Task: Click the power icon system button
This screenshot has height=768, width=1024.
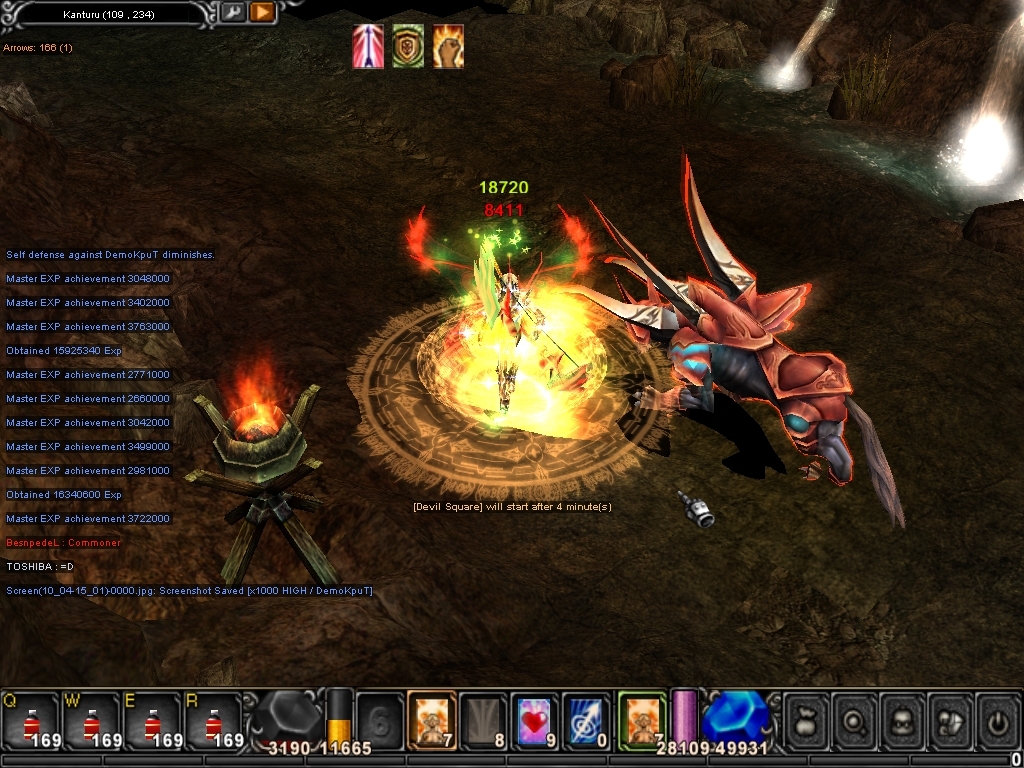Action: [x=997, y=720]
